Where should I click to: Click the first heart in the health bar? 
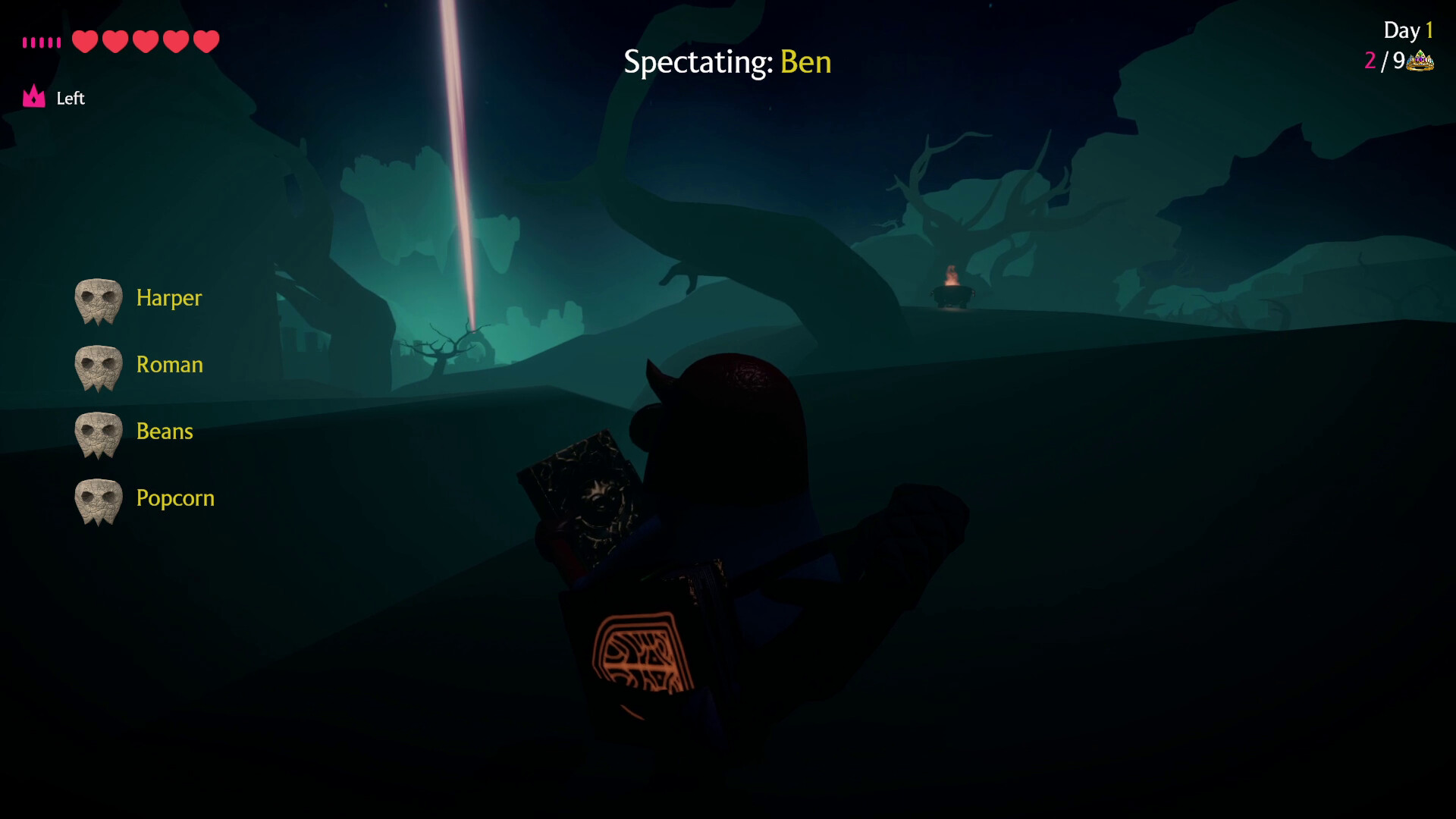click(x=85, y=42)
